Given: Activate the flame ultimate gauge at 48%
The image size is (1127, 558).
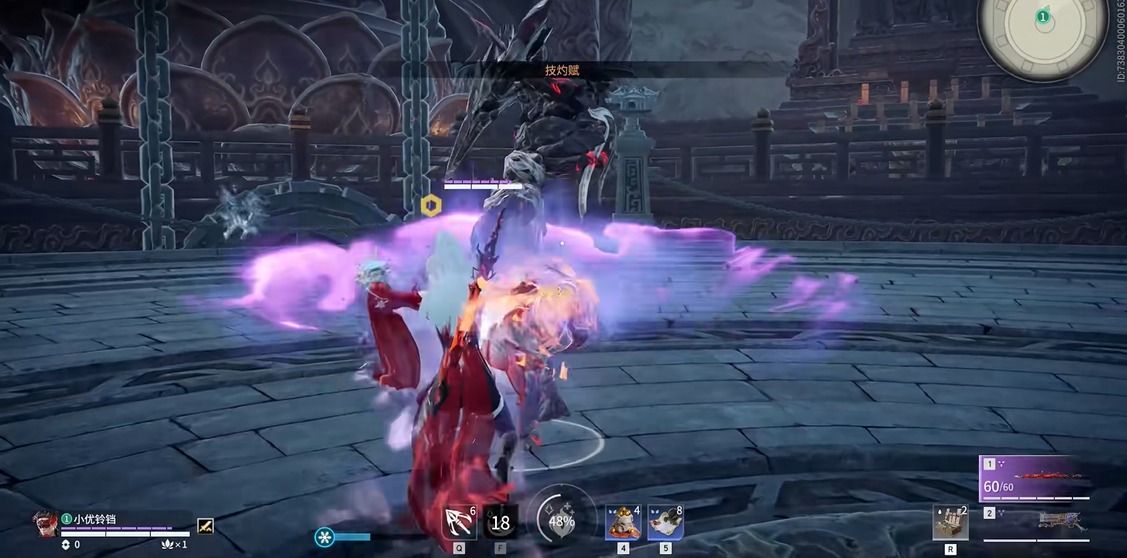Looking at the screenshot, I should (x=561, y=520).
